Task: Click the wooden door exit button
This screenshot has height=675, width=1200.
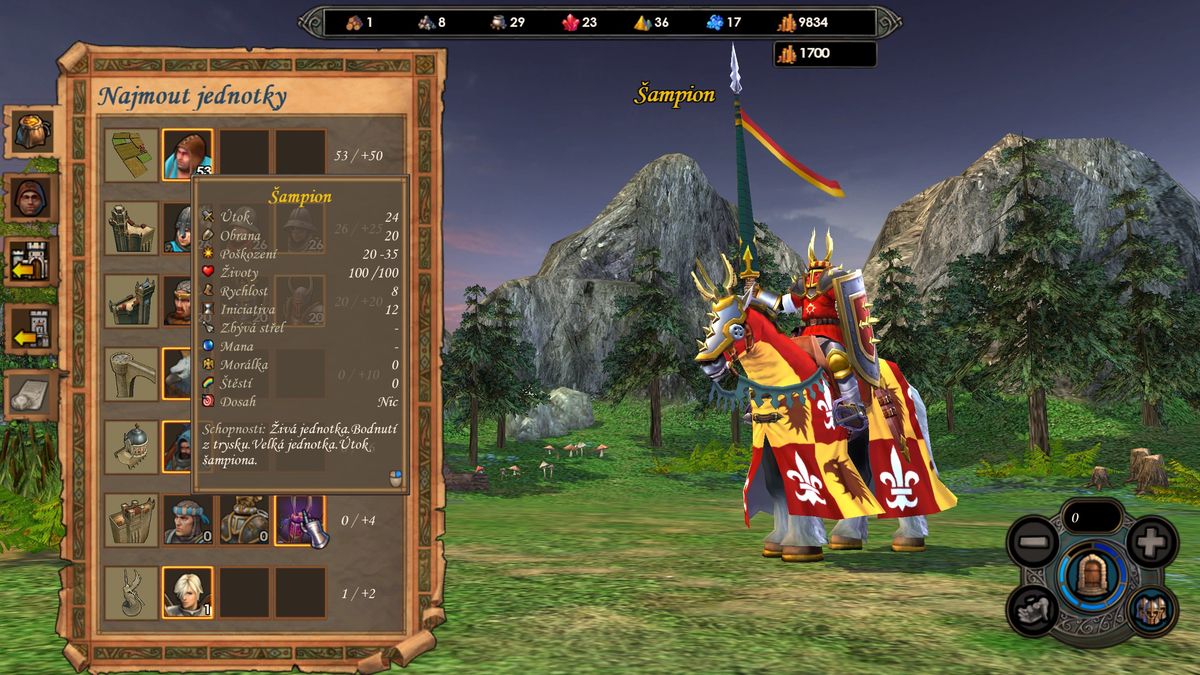Action: 1091,577
